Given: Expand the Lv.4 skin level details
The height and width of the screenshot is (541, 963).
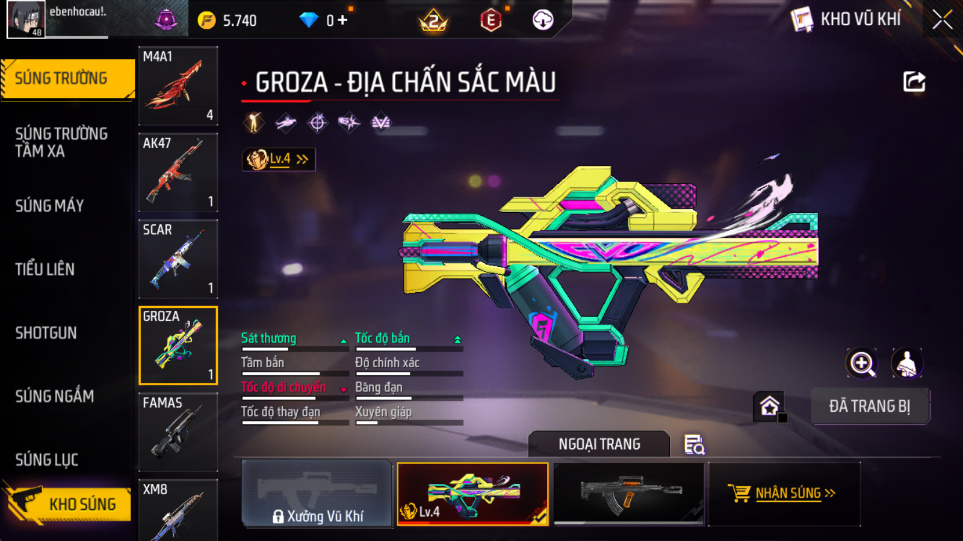Looking at the screenshot, I should (279, 159).
